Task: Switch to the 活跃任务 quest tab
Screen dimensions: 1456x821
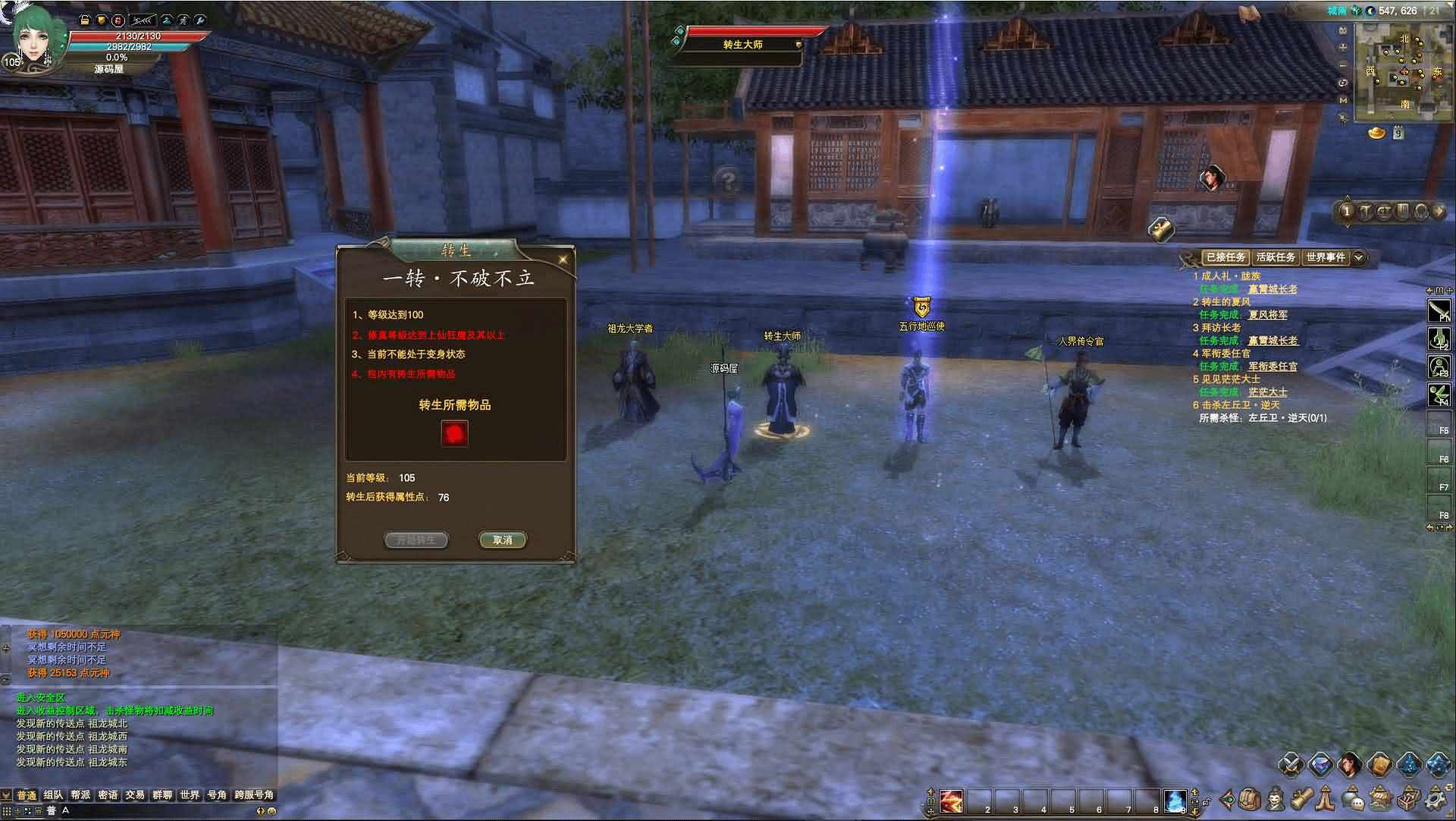Action: tap(1276, 257)
